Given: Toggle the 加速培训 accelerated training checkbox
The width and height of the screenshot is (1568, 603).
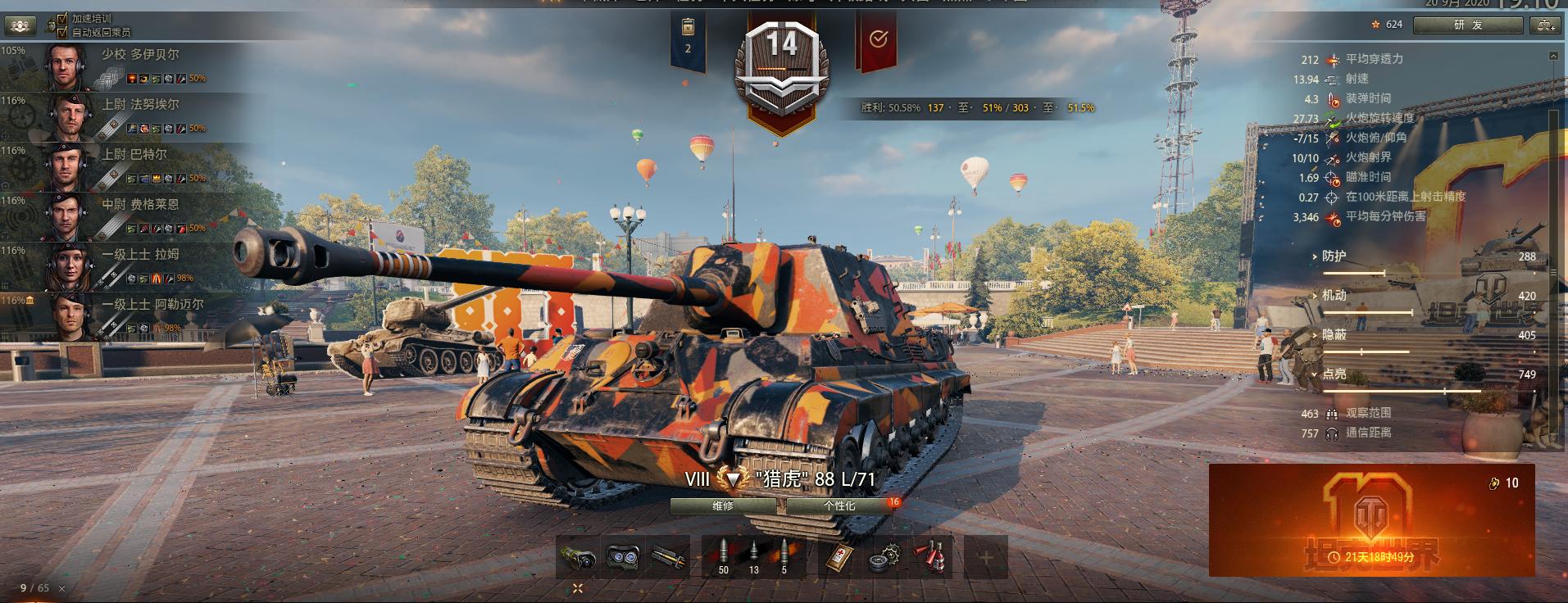Looking at the screenshot, I should (62, 18).
